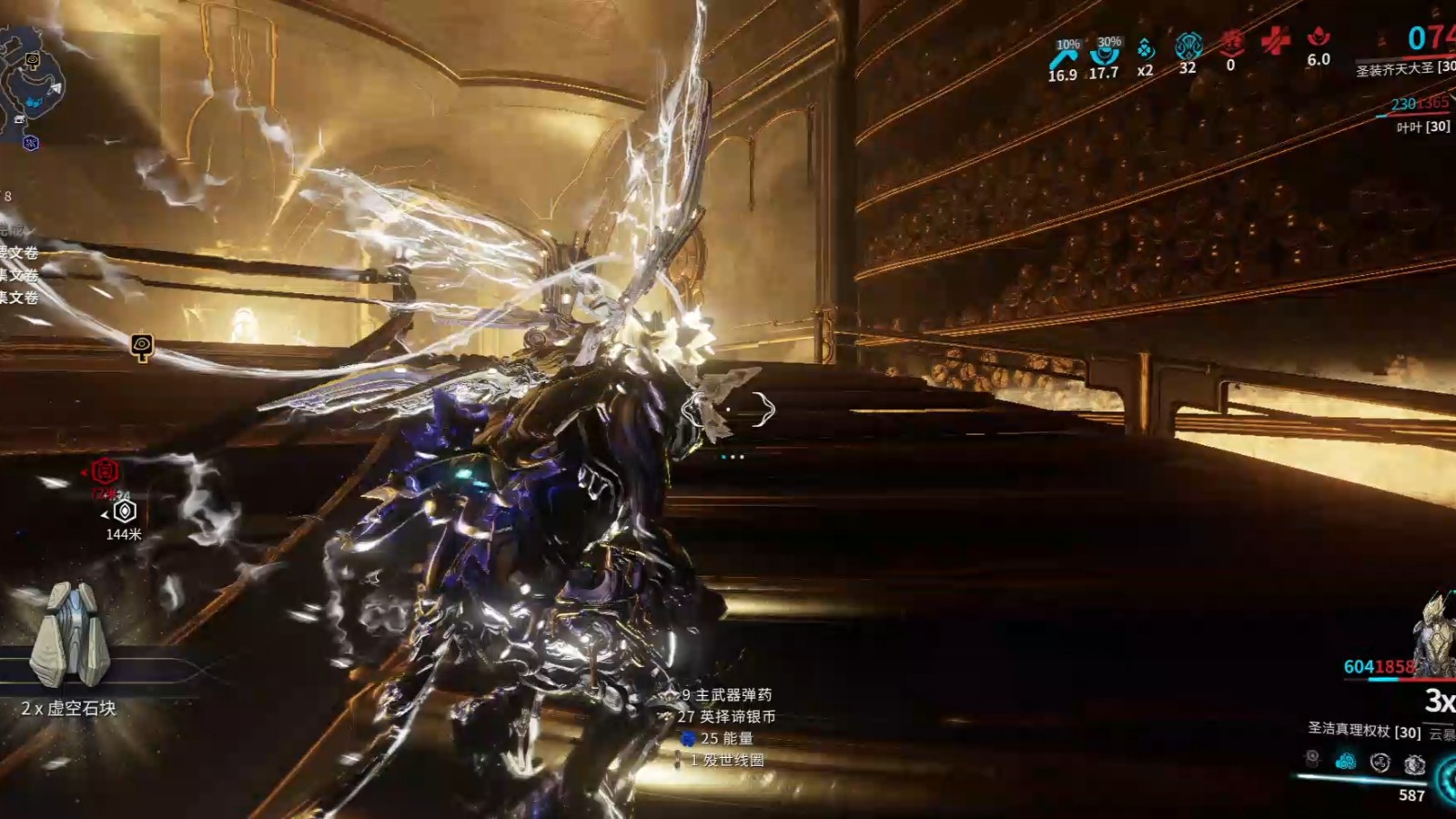Screen dimensions: 1456x819
Task: Select the white hexagon waypoint at 144米
Action: pos(125,511)
